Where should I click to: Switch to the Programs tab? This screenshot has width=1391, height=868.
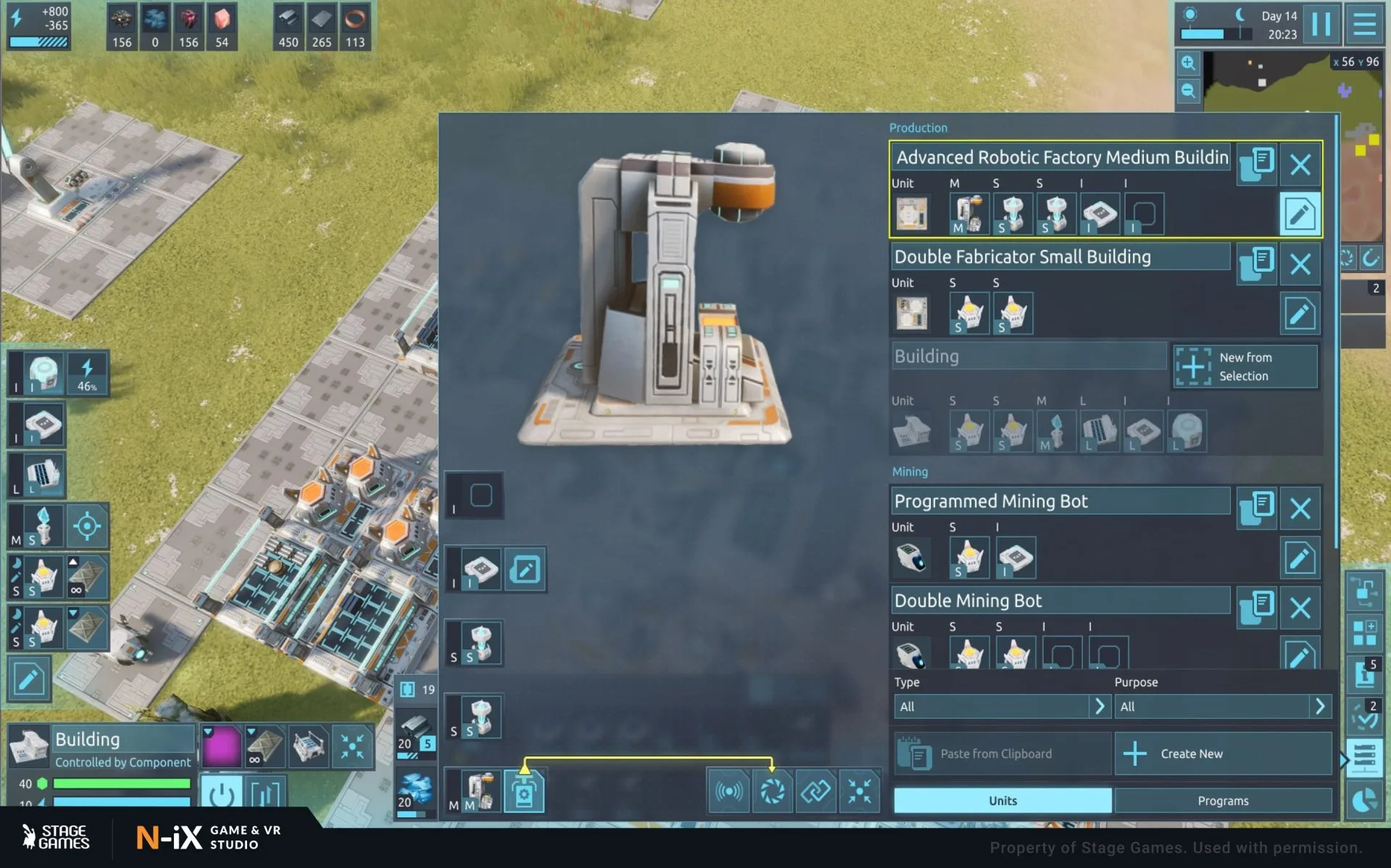click(1222, 801)
